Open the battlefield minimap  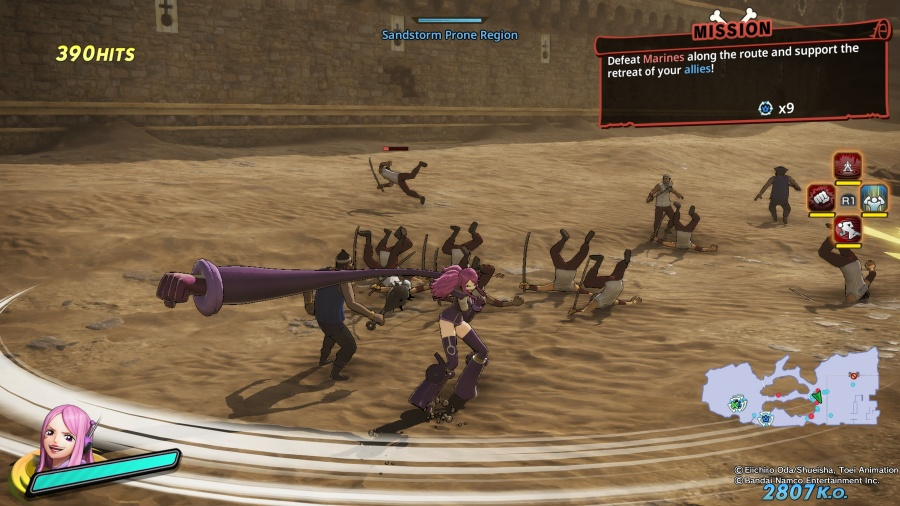790,392
